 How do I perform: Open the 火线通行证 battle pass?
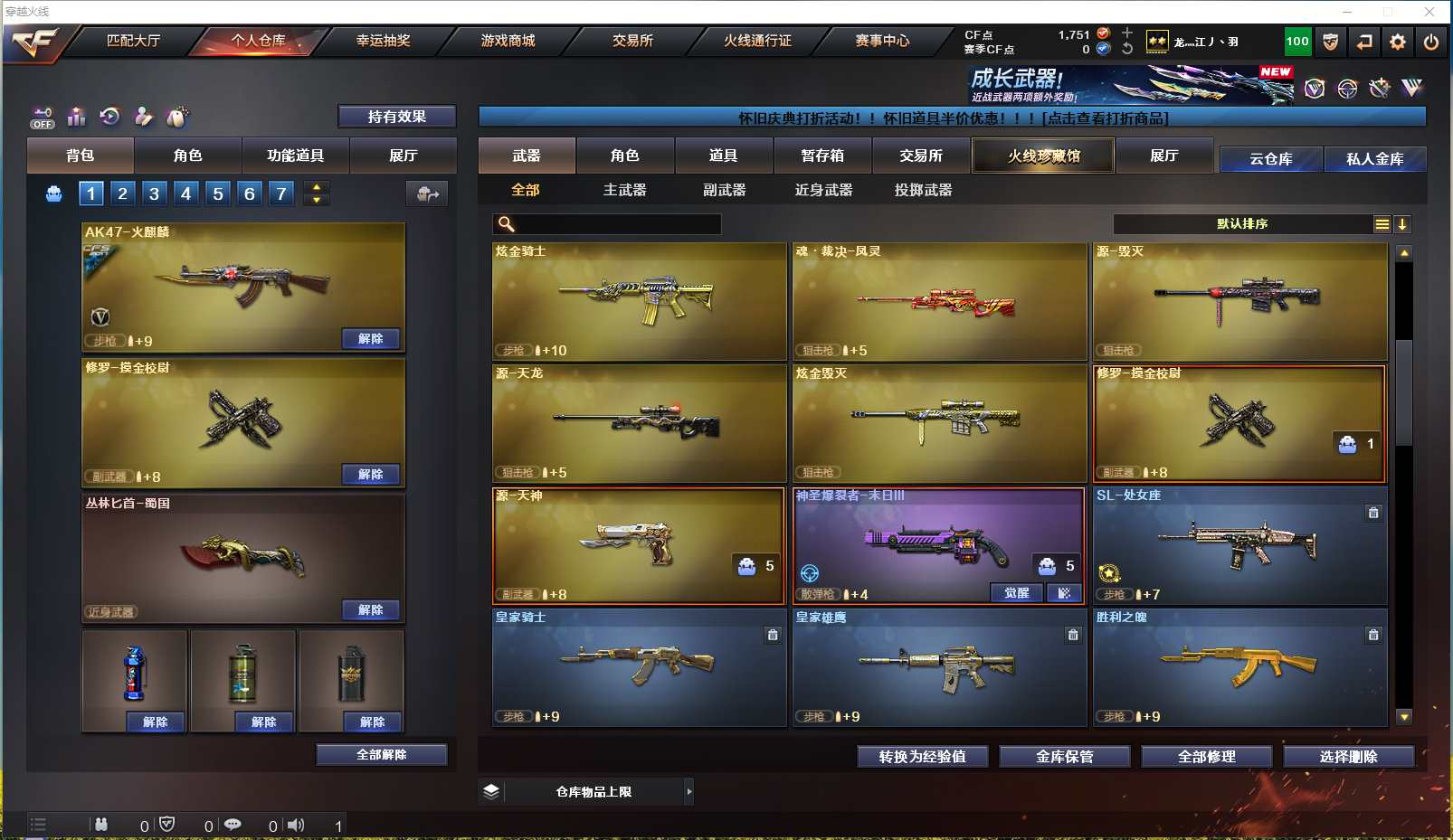[x=757, y=41]
